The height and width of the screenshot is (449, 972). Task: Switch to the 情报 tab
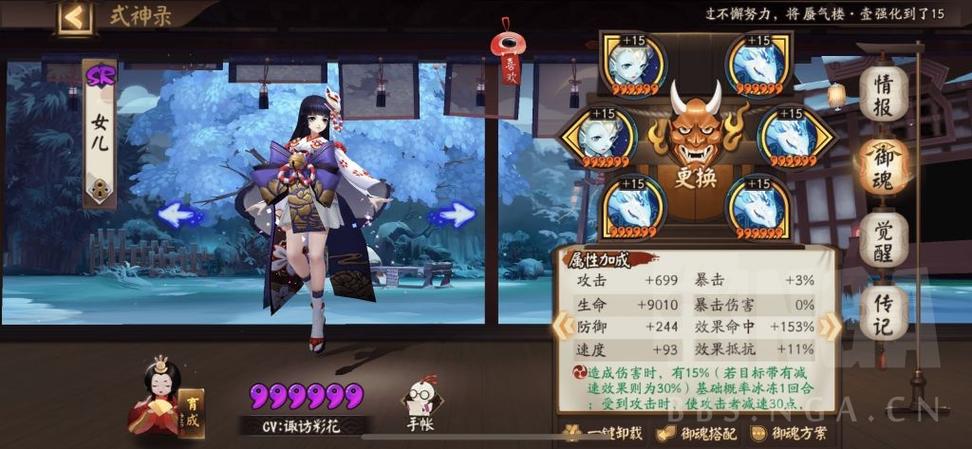pyautogui.click(x=883, y=95)
